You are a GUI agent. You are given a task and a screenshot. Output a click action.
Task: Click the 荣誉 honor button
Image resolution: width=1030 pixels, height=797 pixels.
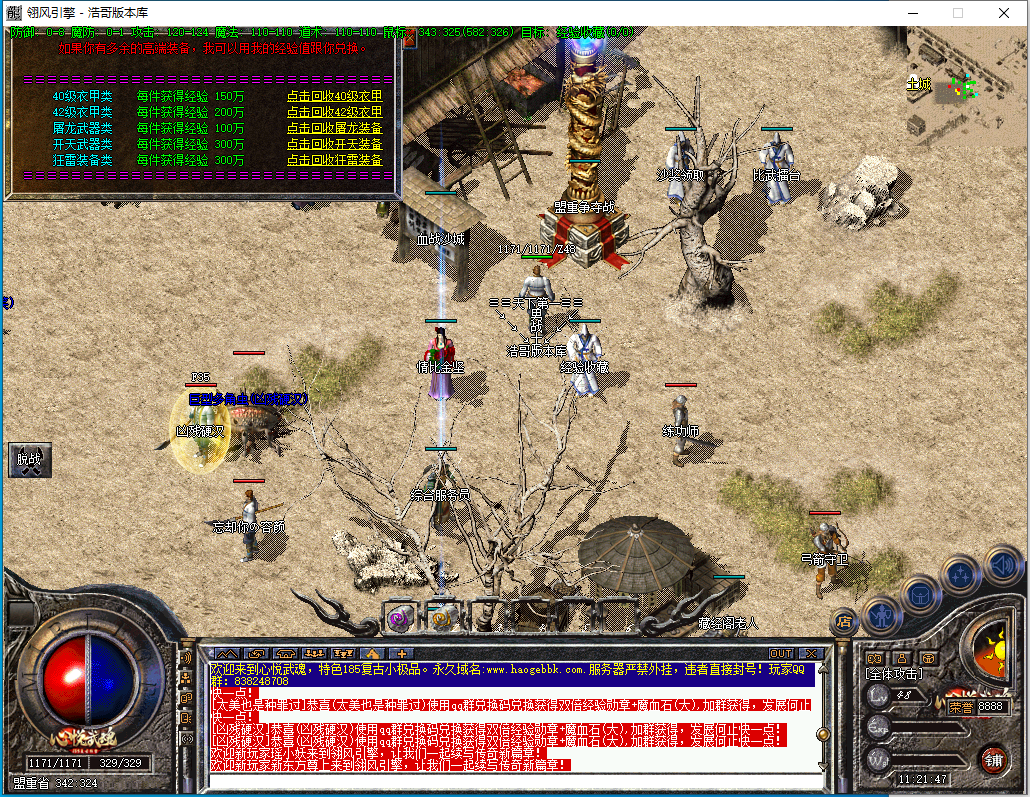960,706
